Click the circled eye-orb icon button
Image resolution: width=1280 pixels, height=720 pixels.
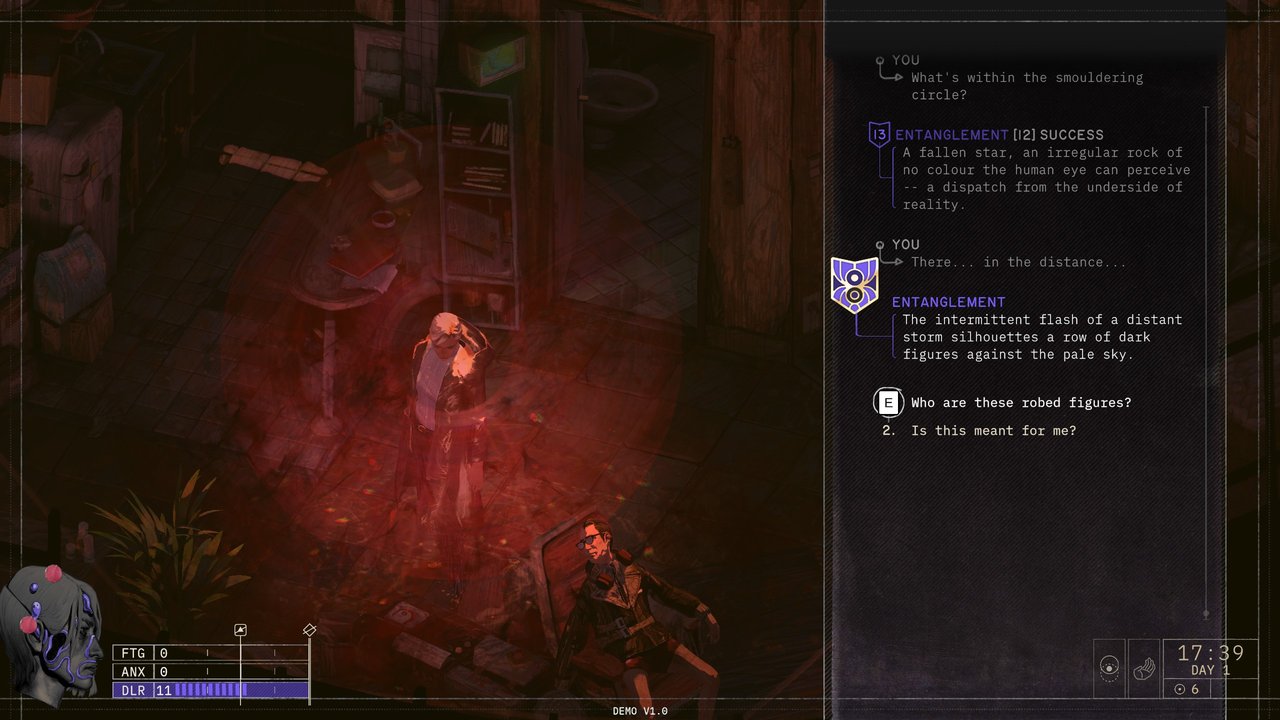tap(1109, 668)
